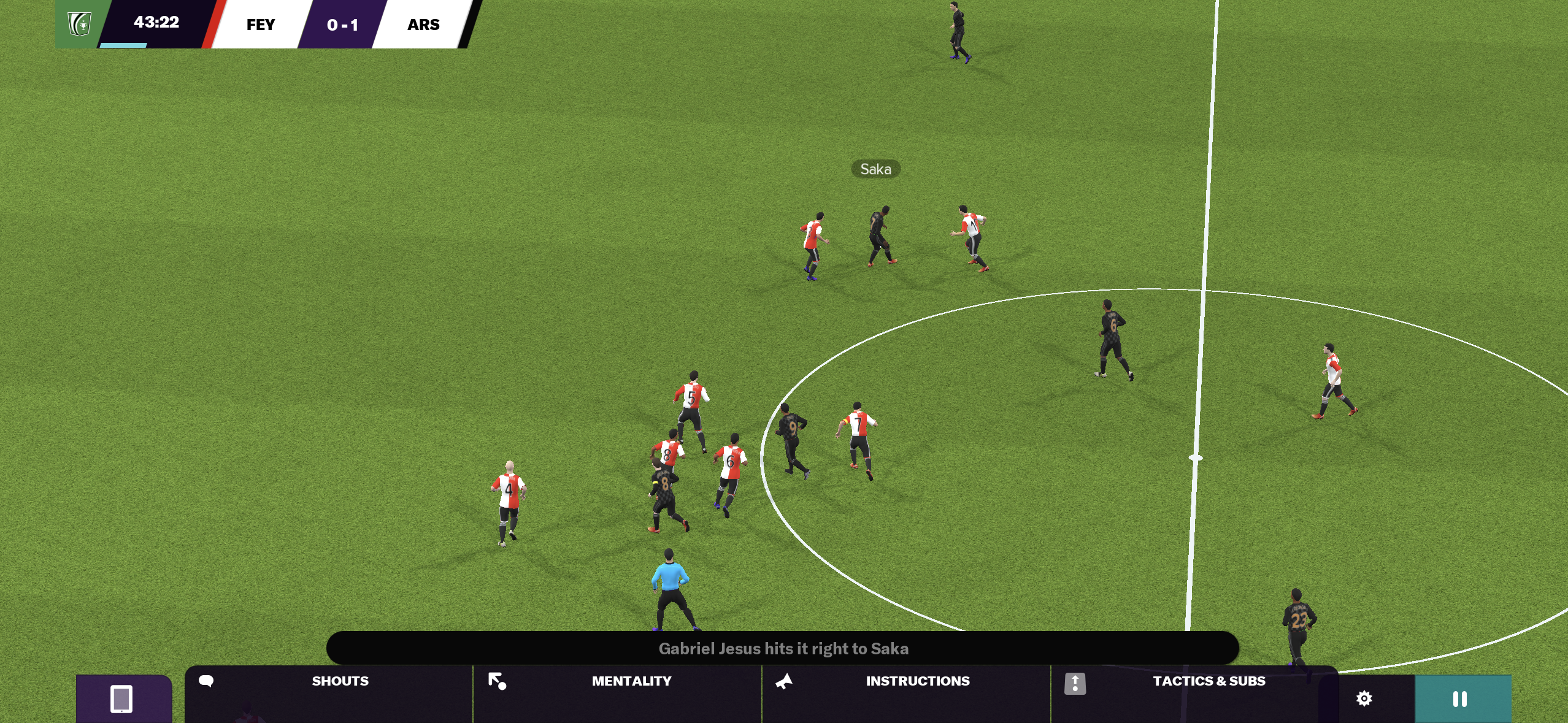Open the tablet view button

click(121, 698)
